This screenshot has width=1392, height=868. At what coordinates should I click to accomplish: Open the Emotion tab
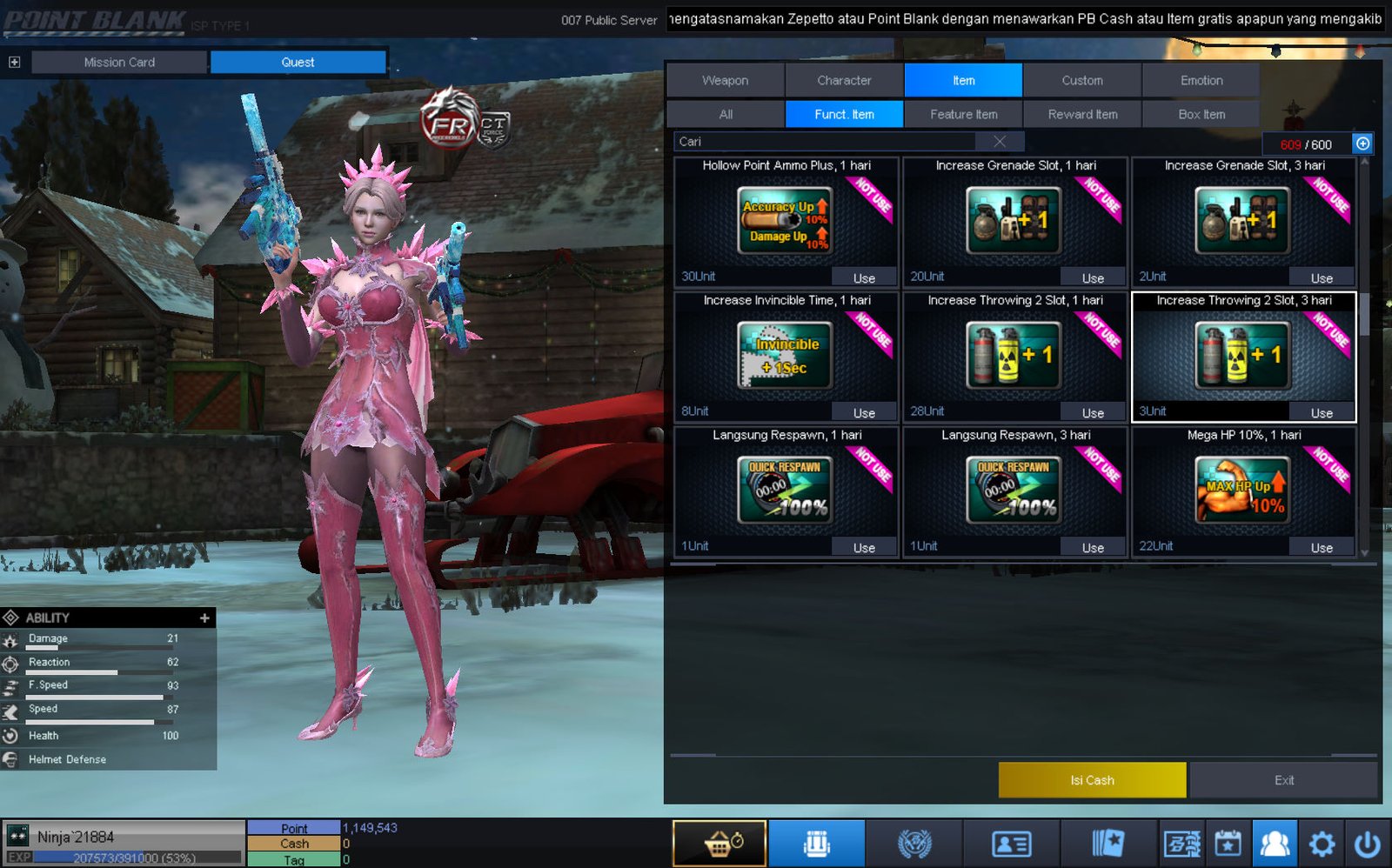click(x=1201, y=80)
